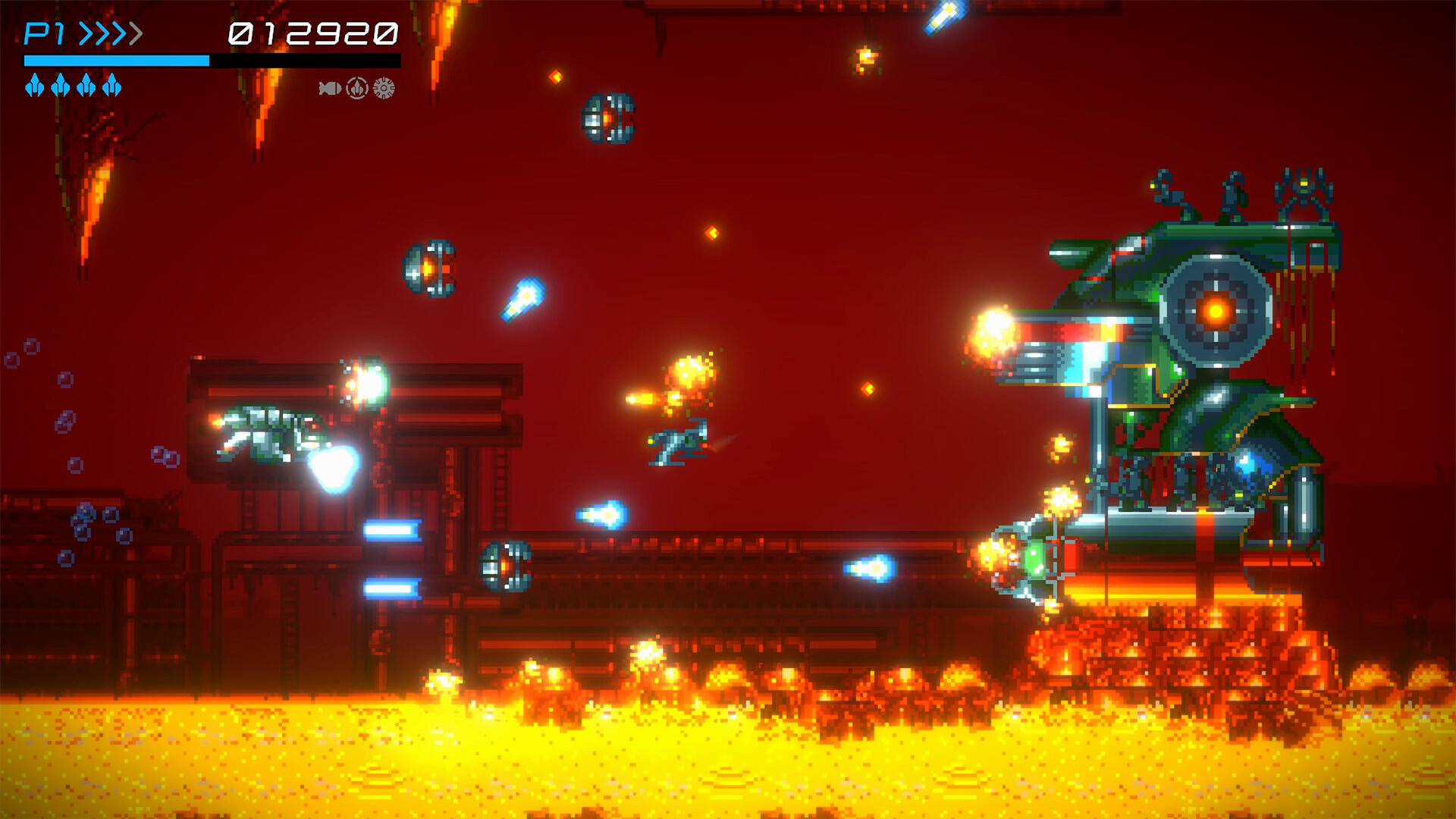Select the fourth ship life icon
1456x819 pixels.
(111, 85)
